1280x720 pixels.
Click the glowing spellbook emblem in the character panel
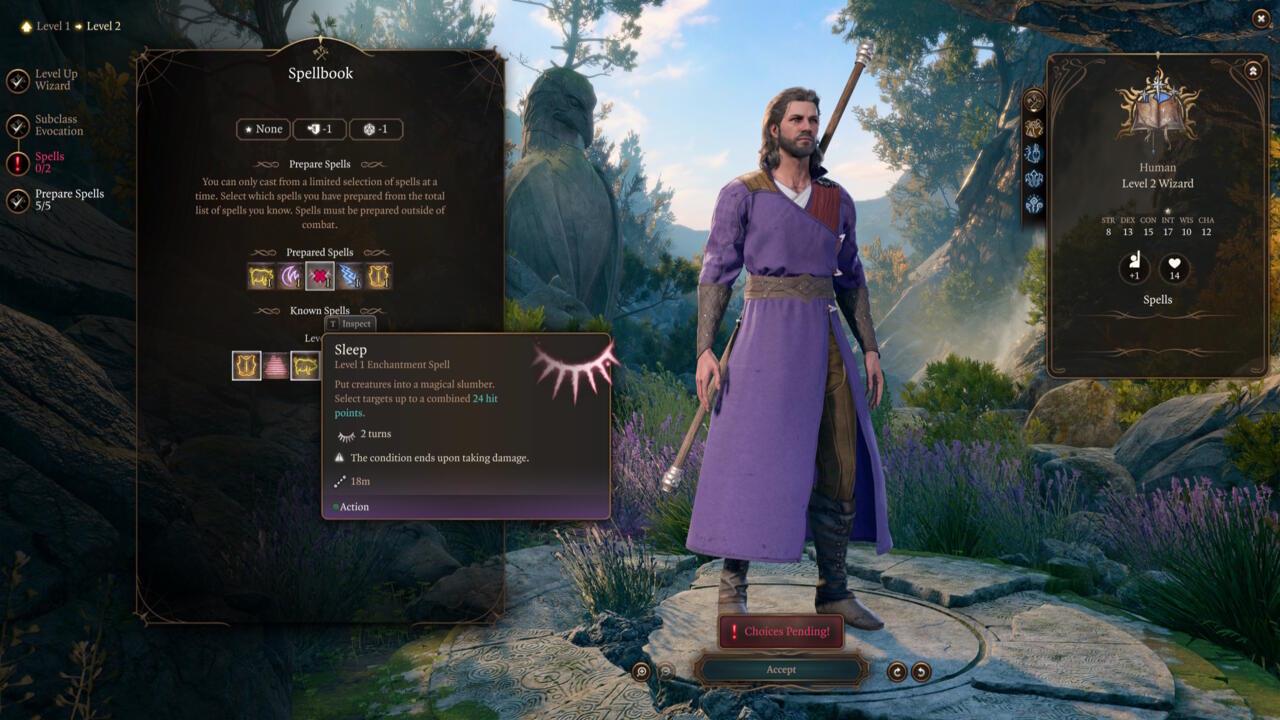[1158, 110]
